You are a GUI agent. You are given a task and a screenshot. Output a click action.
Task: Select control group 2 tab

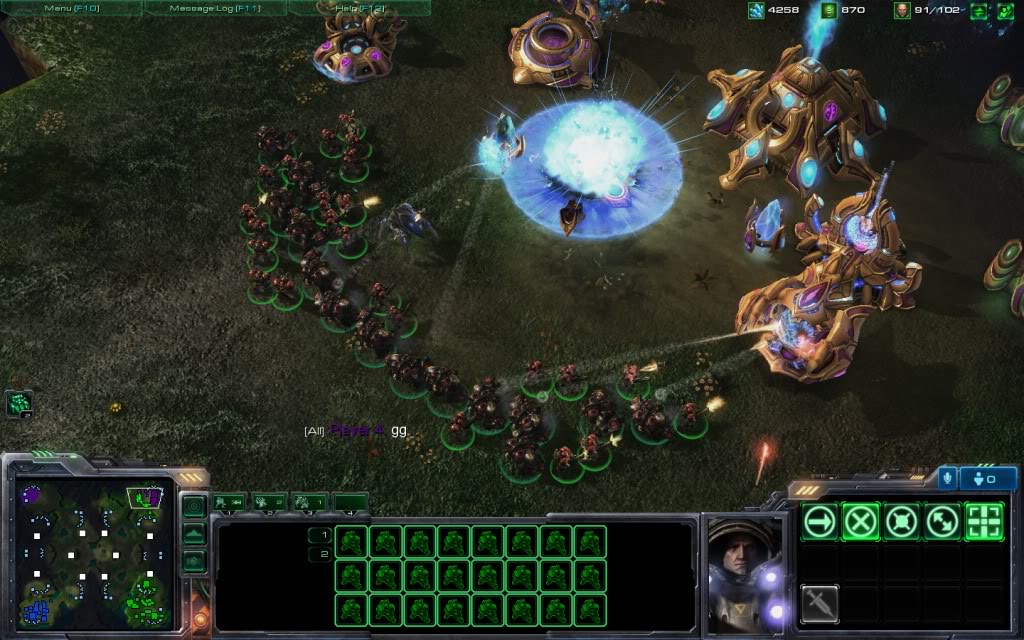[270, 501]
